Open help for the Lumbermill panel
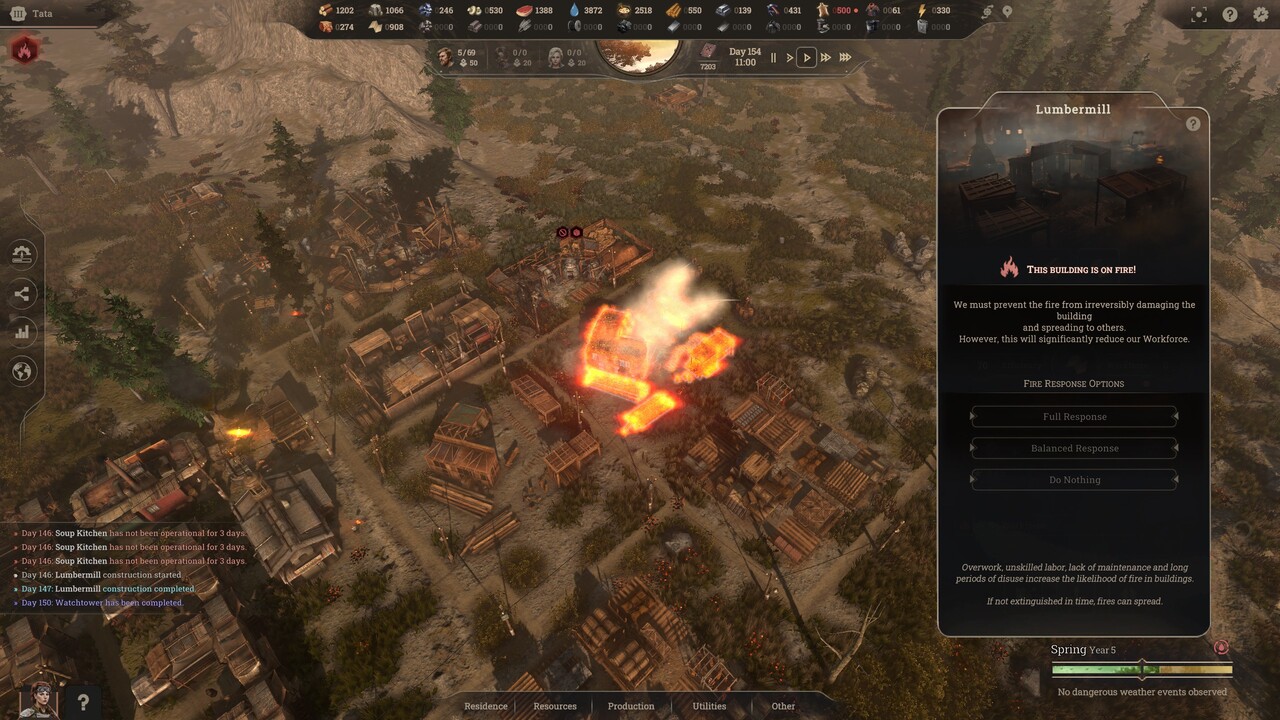 pos(1193,124)
